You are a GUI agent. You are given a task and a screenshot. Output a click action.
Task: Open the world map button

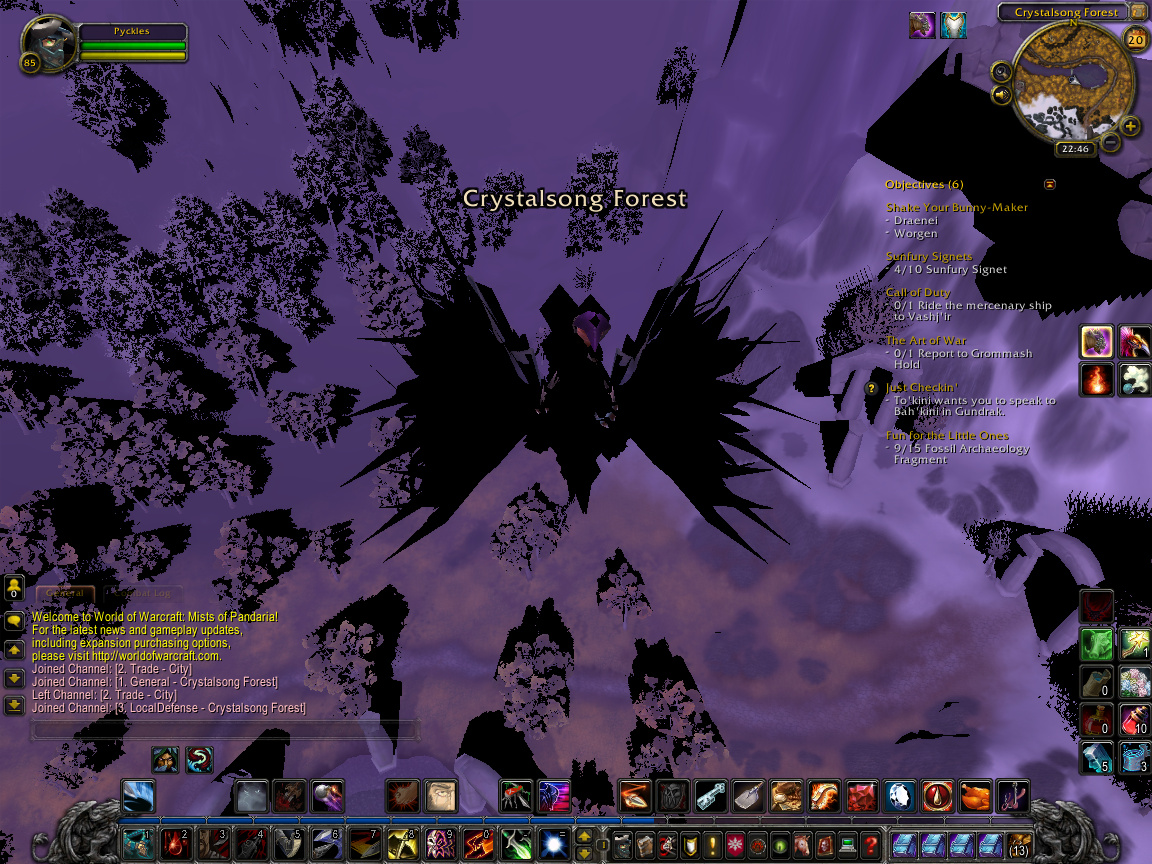click(1139, 12)
